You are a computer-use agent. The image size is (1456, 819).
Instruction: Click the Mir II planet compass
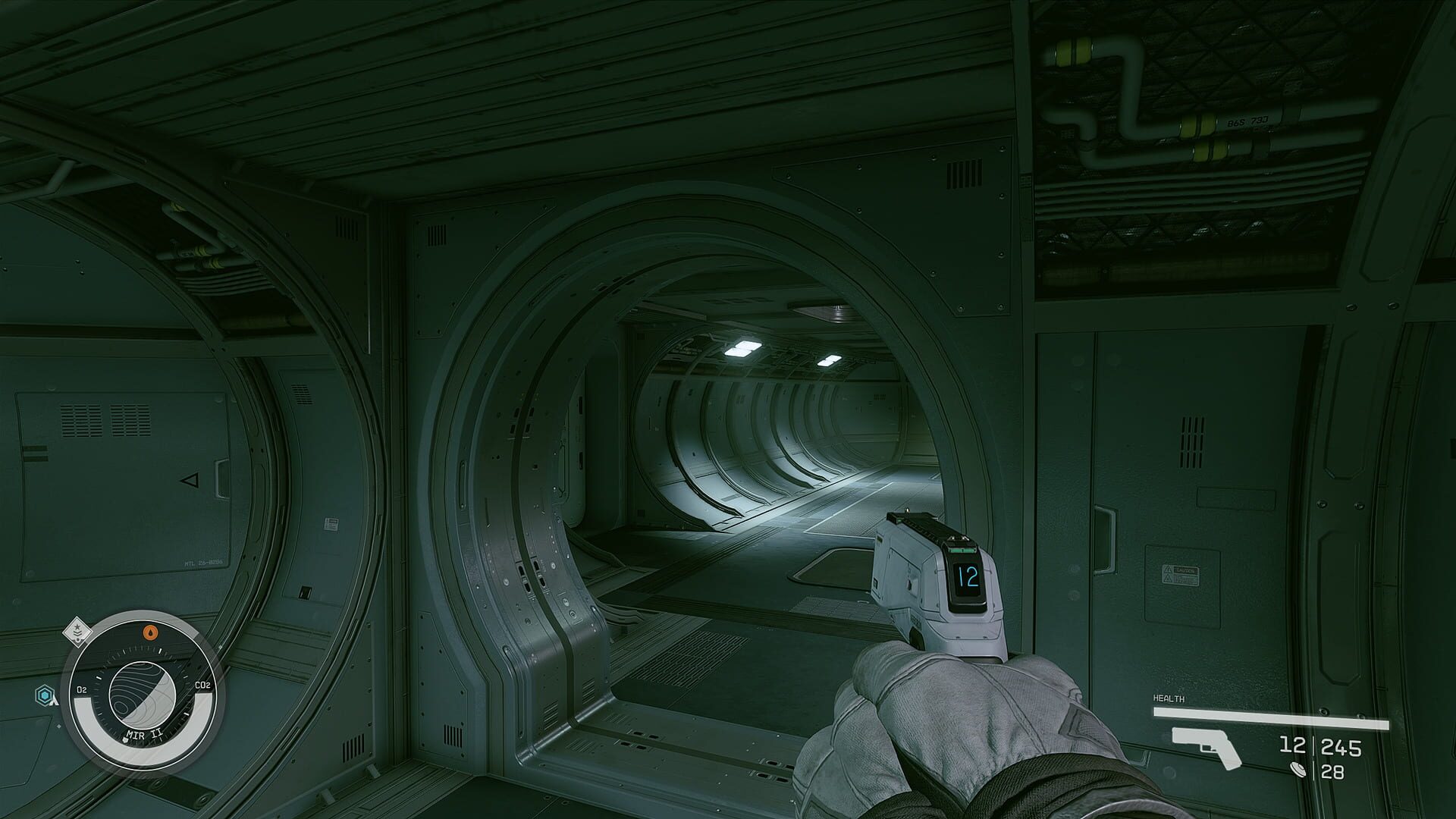click(x=142, y=691)
